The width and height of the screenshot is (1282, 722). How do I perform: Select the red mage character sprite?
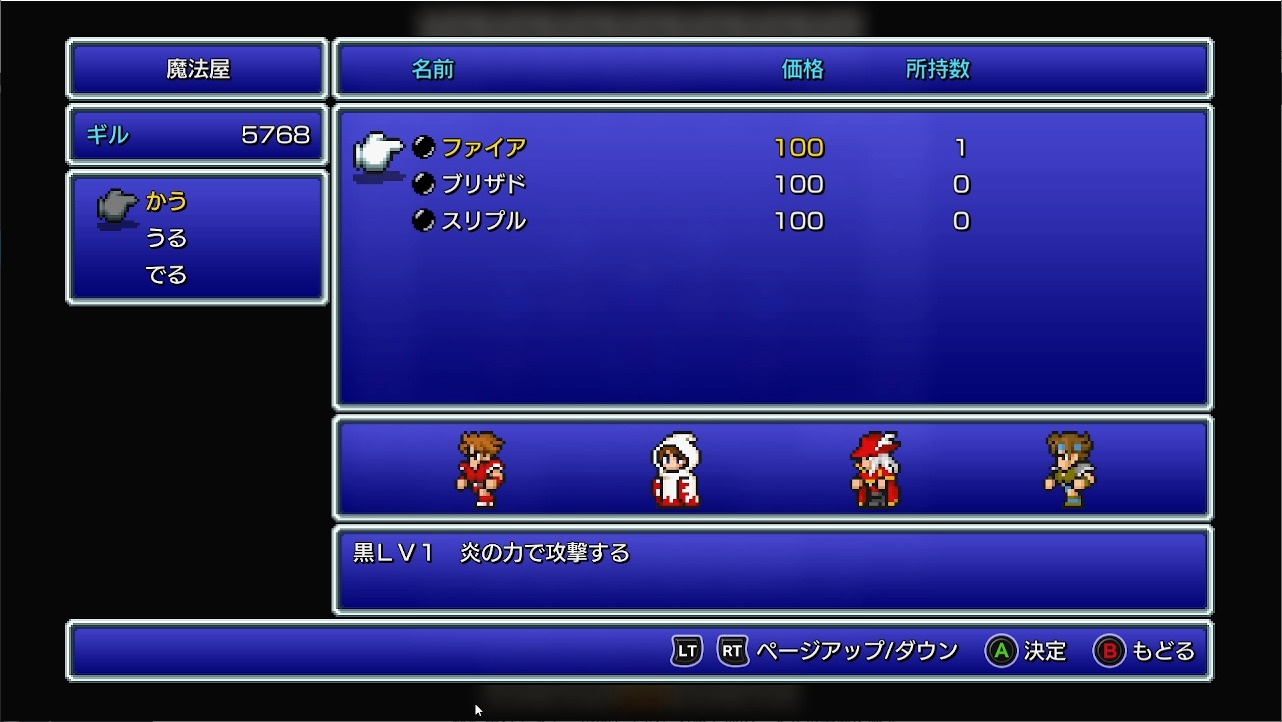coord(877,470)
